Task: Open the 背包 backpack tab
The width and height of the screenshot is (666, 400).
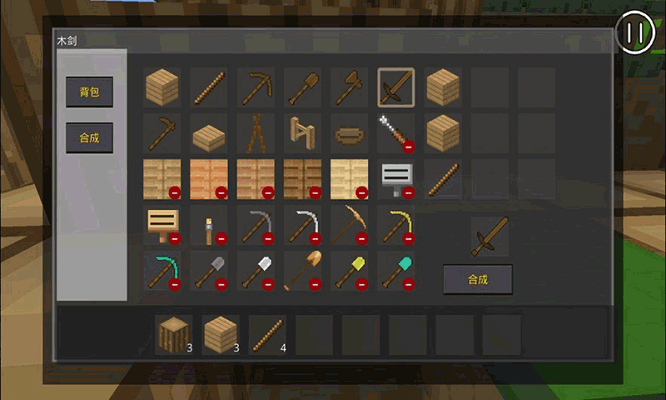Action: (89, 91)
